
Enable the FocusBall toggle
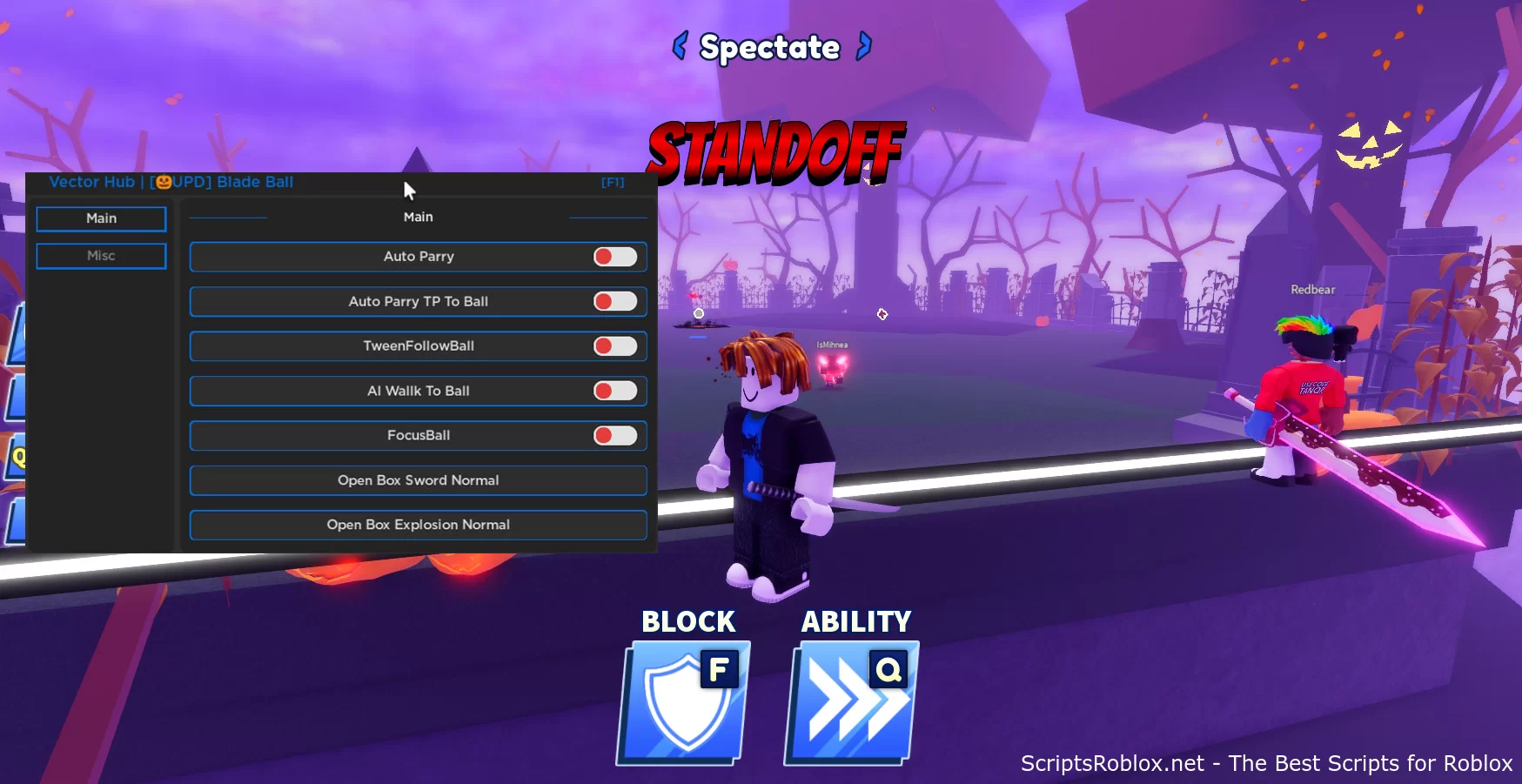(x=615, y=435)
